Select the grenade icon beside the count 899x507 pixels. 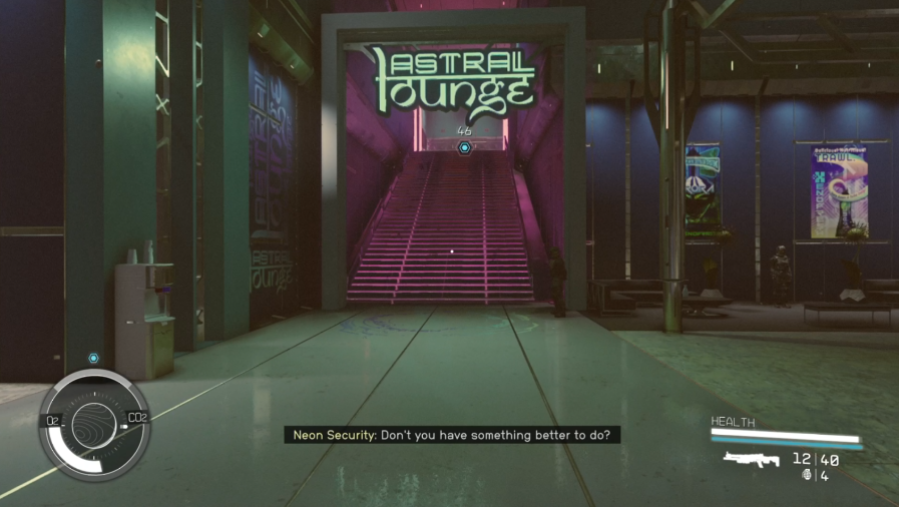pyautogui.click(x=807, y=475)
